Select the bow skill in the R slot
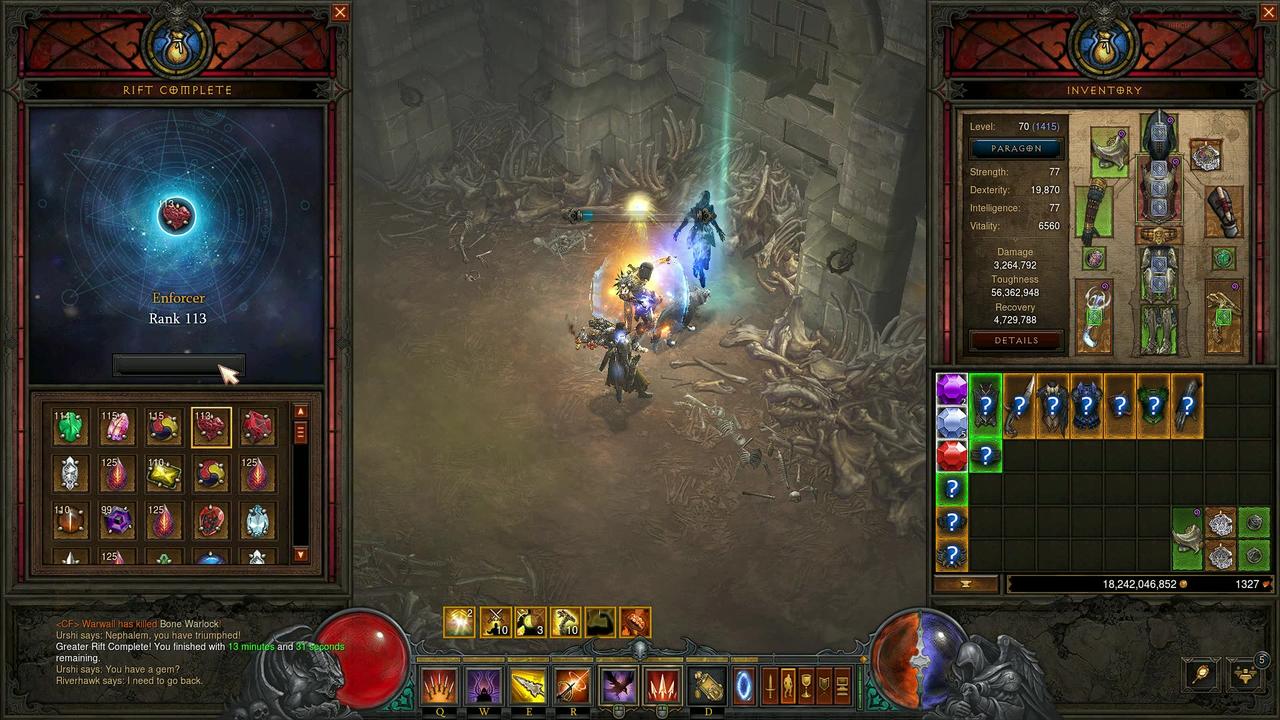The image size is (1280, 720). click(573, 684)
